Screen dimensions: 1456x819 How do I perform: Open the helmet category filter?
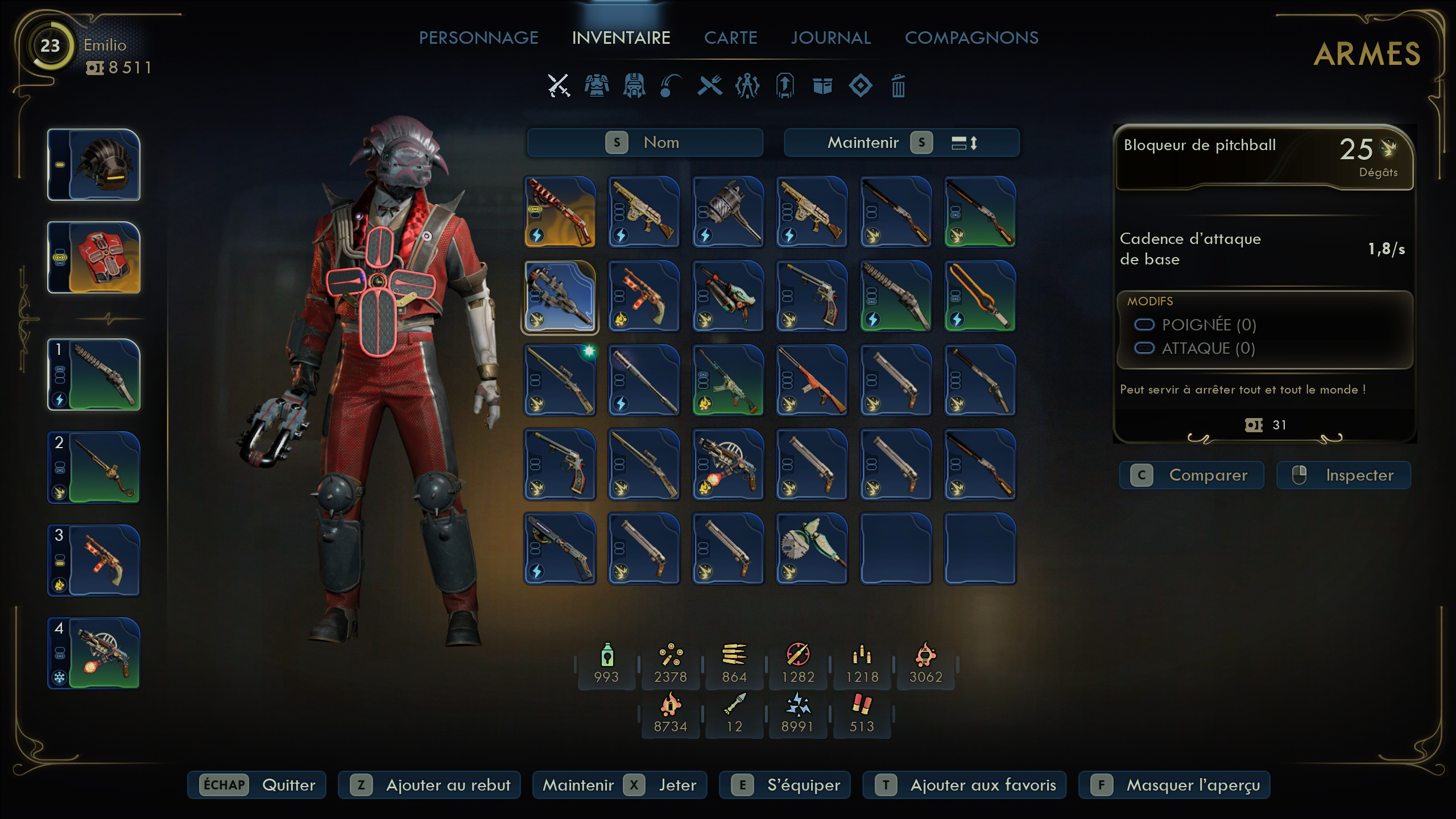634,86
